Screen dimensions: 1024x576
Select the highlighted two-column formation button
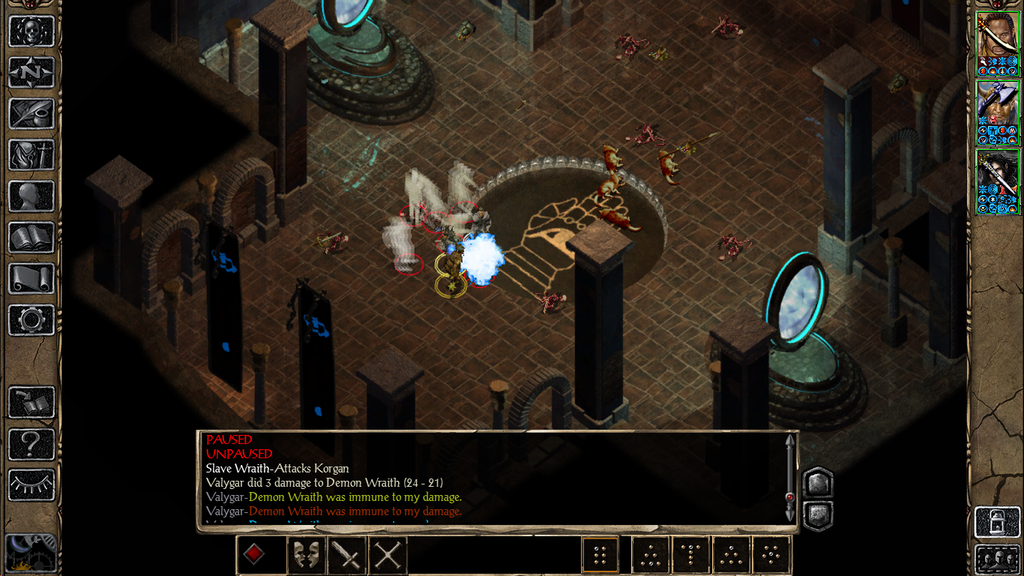coord(600,555)
